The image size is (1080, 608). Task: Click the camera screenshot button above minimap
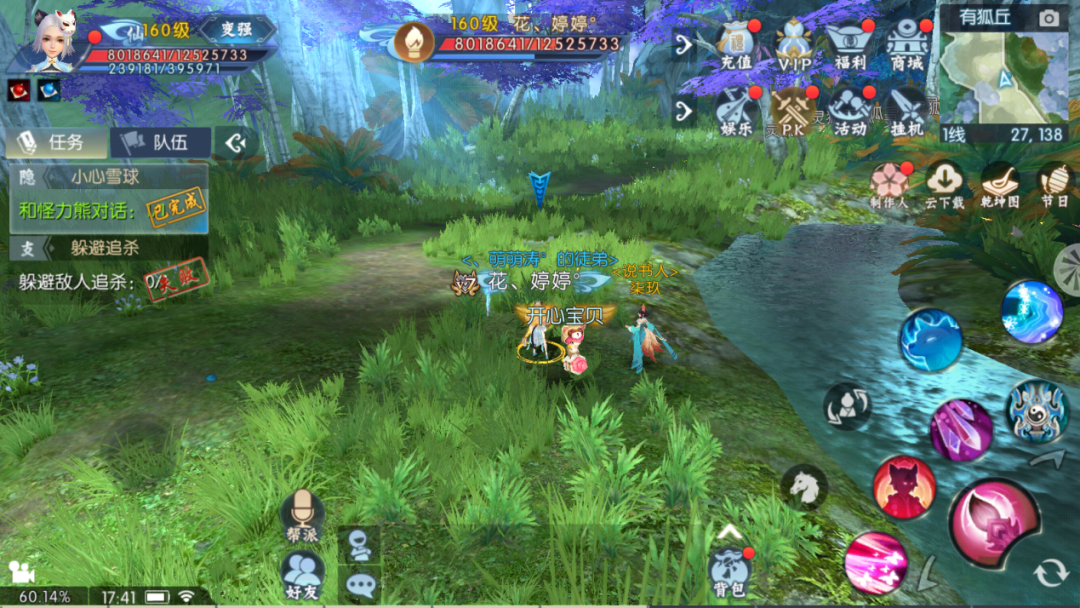(1048, 18)
